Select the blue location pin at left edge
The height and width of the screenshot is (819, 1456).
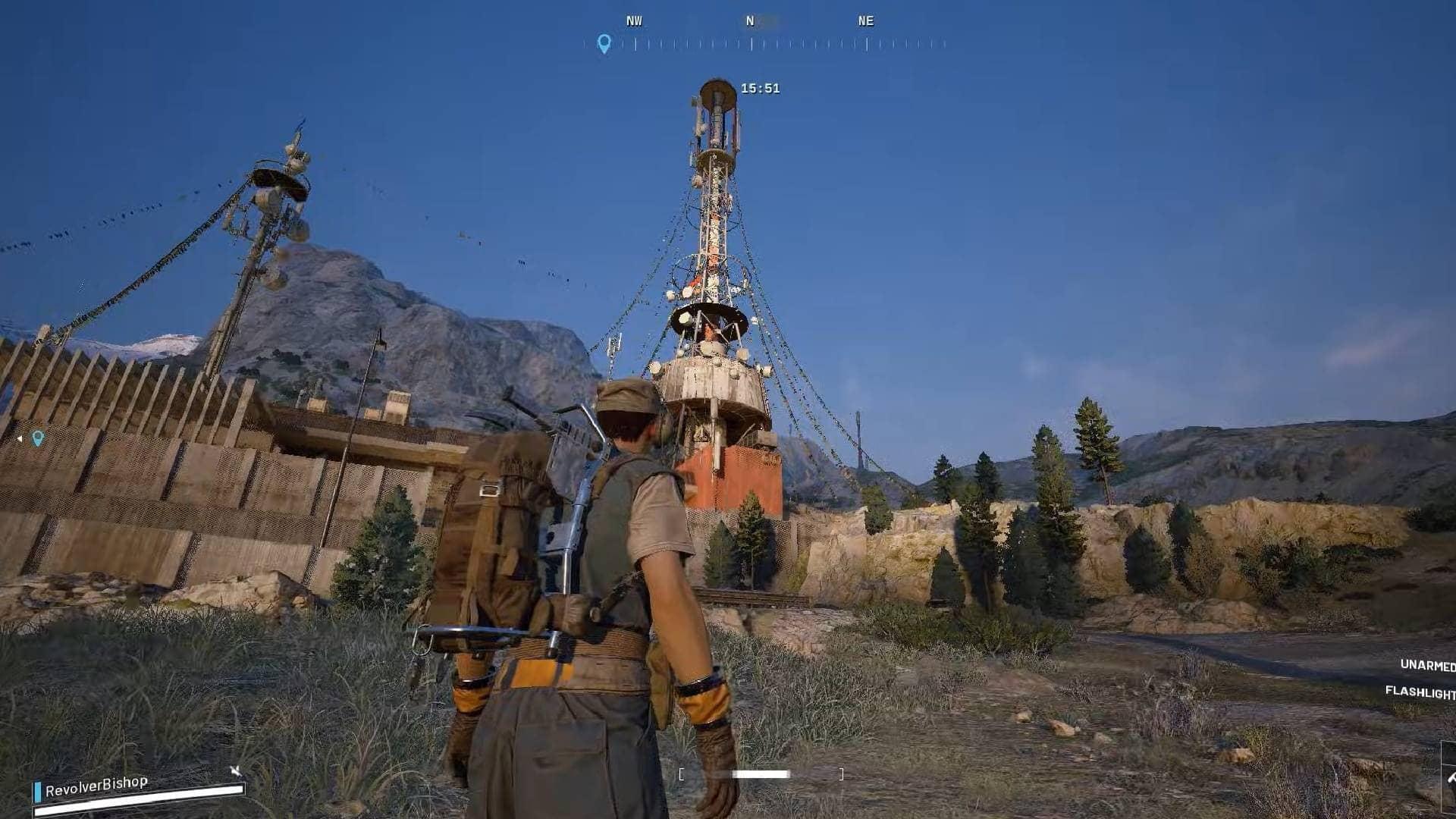click(x=37, y=438)
